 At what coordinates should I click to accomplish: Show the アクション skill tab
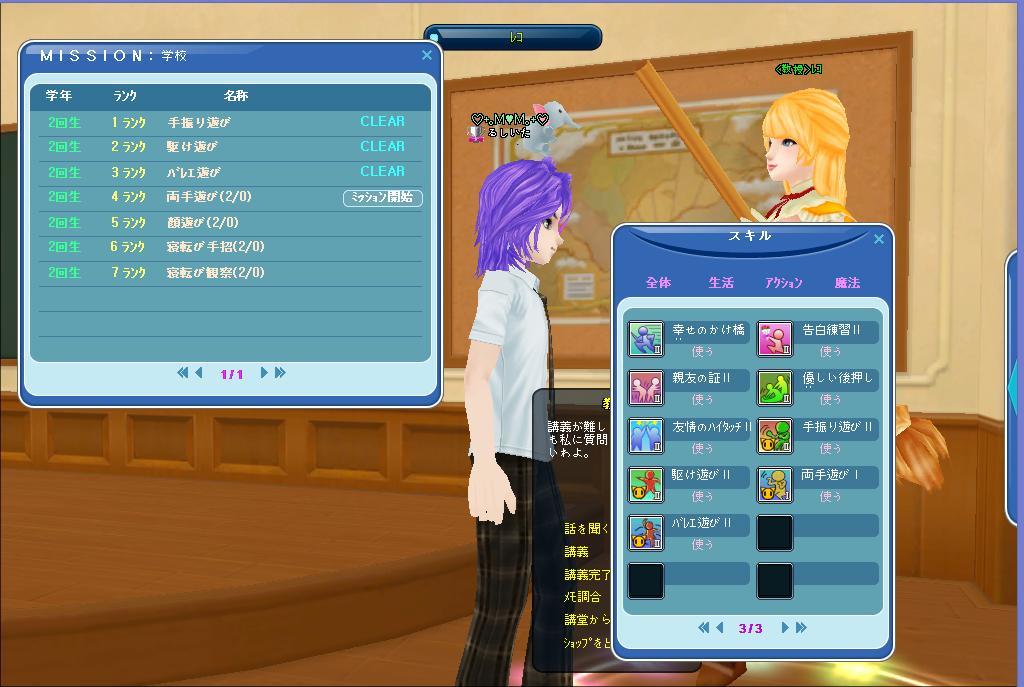(783, 283)
